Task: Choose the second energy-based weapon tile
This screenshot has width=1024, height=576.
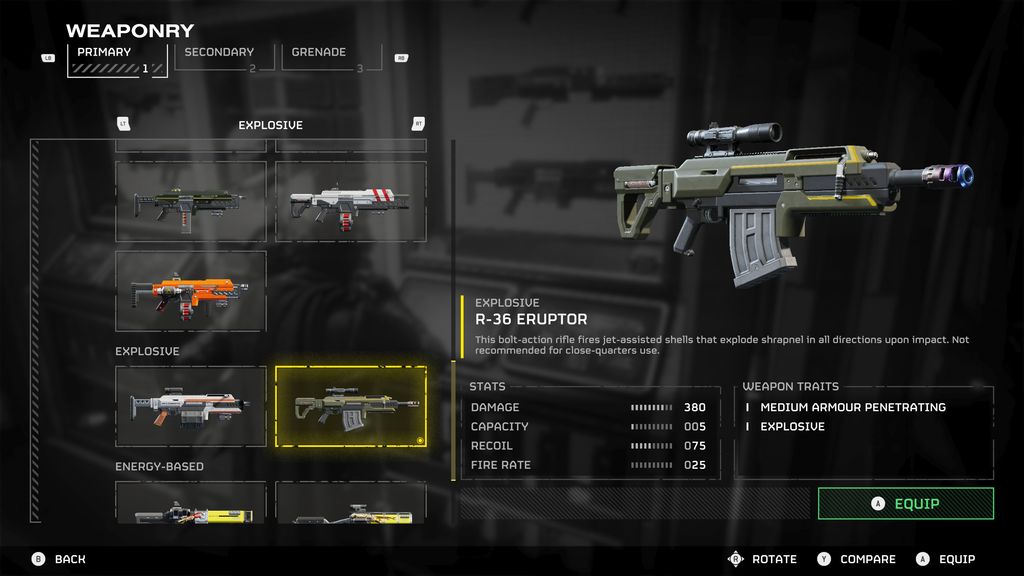Action: pos(351,503)
